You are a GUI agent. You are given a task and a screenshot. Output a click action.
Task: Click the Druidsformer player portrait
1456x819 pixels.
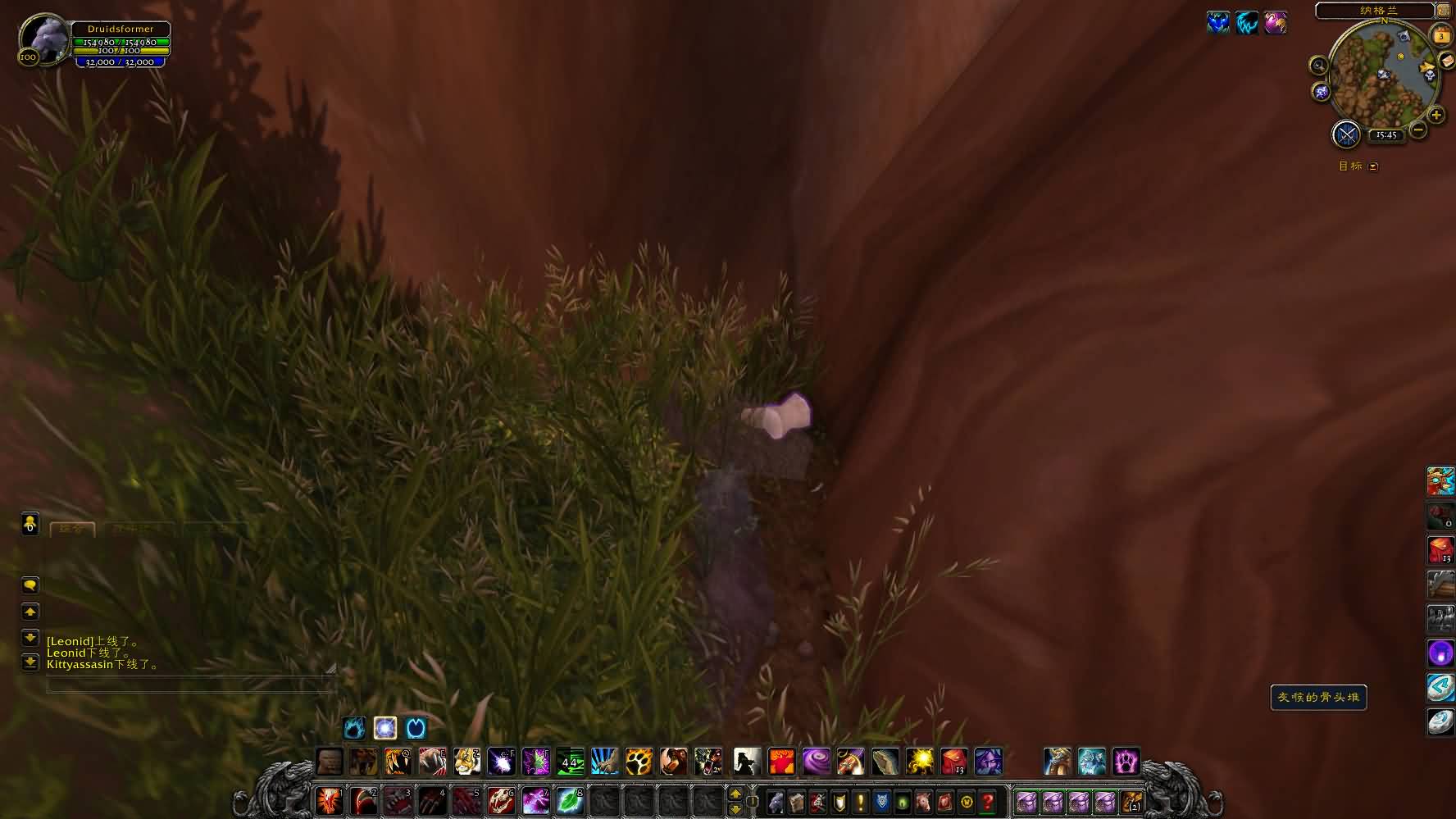(44, 39)
